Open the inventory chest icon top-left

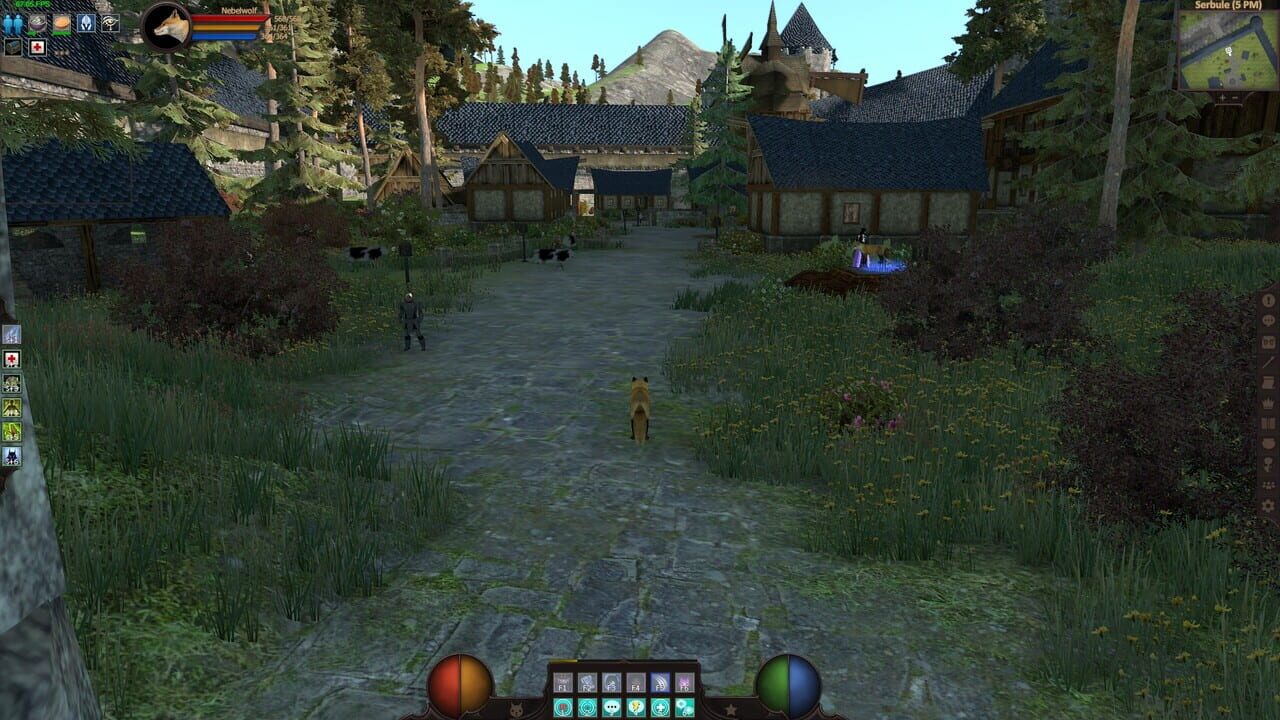point(13,47)
